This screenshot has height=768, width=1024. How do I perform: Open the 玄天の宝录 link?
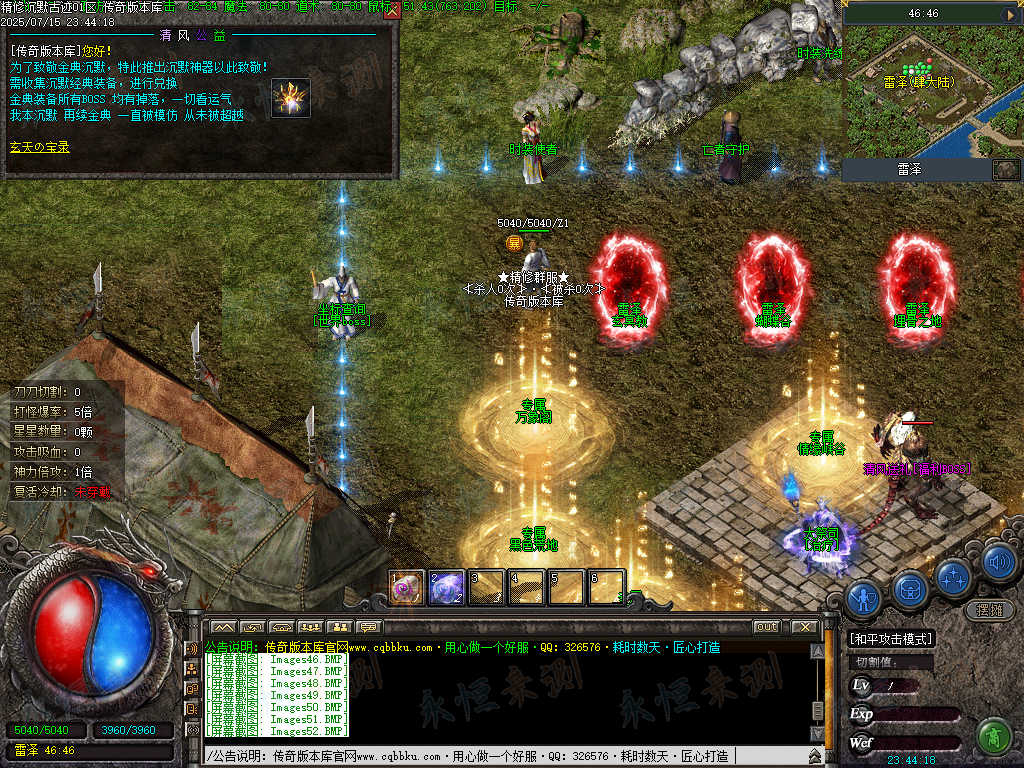(40, 147)
